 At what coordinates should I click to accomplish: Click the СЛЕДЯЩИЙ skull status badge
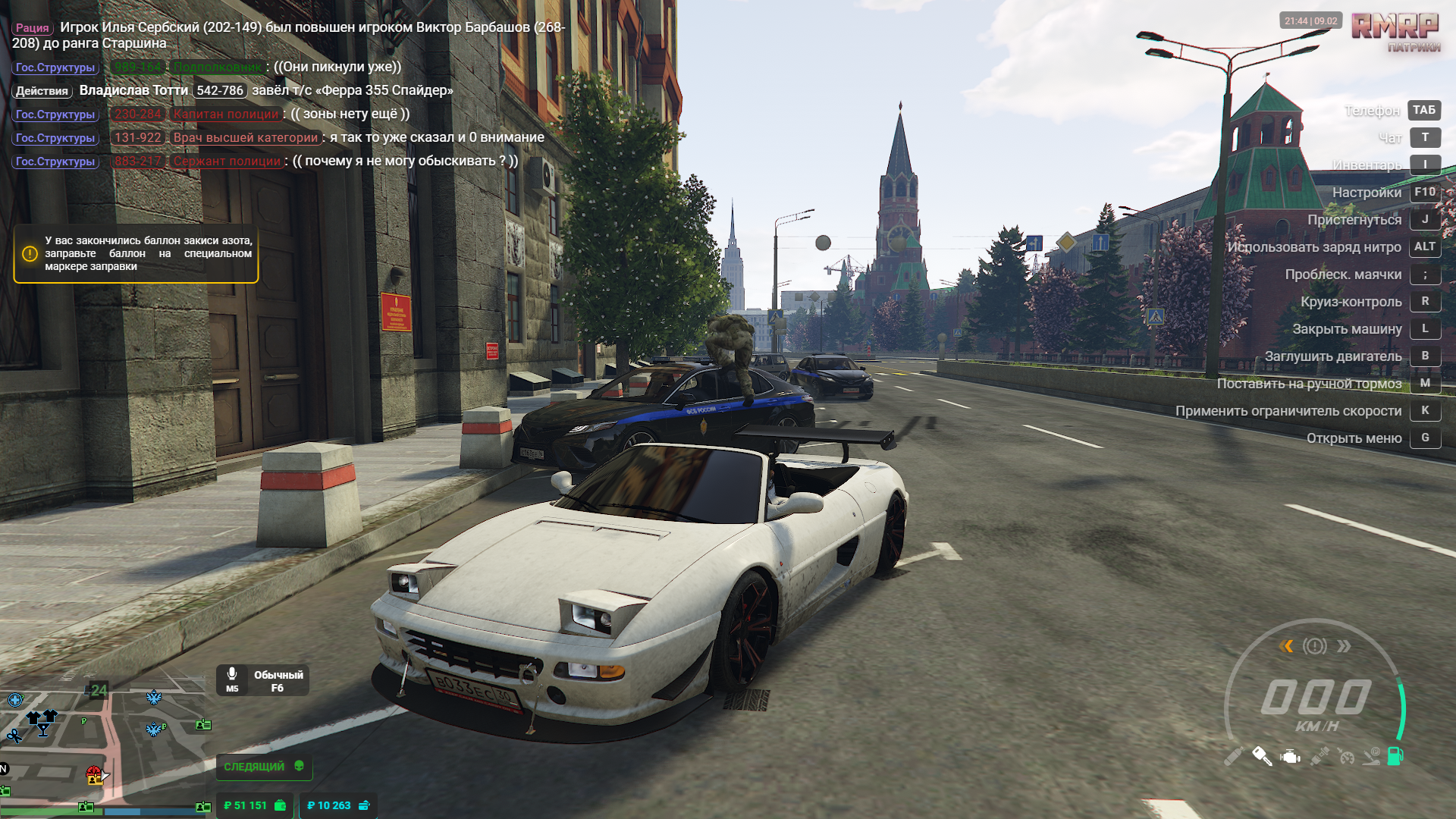pyautogui.click(x=264, y=767)
